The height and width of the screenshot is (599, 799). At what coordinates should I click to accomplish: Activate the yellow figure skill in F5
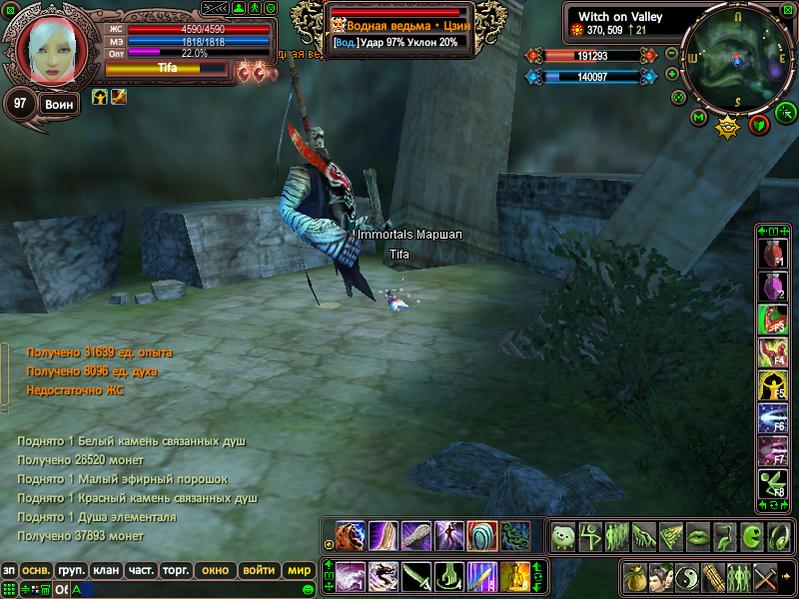(772, 387)
